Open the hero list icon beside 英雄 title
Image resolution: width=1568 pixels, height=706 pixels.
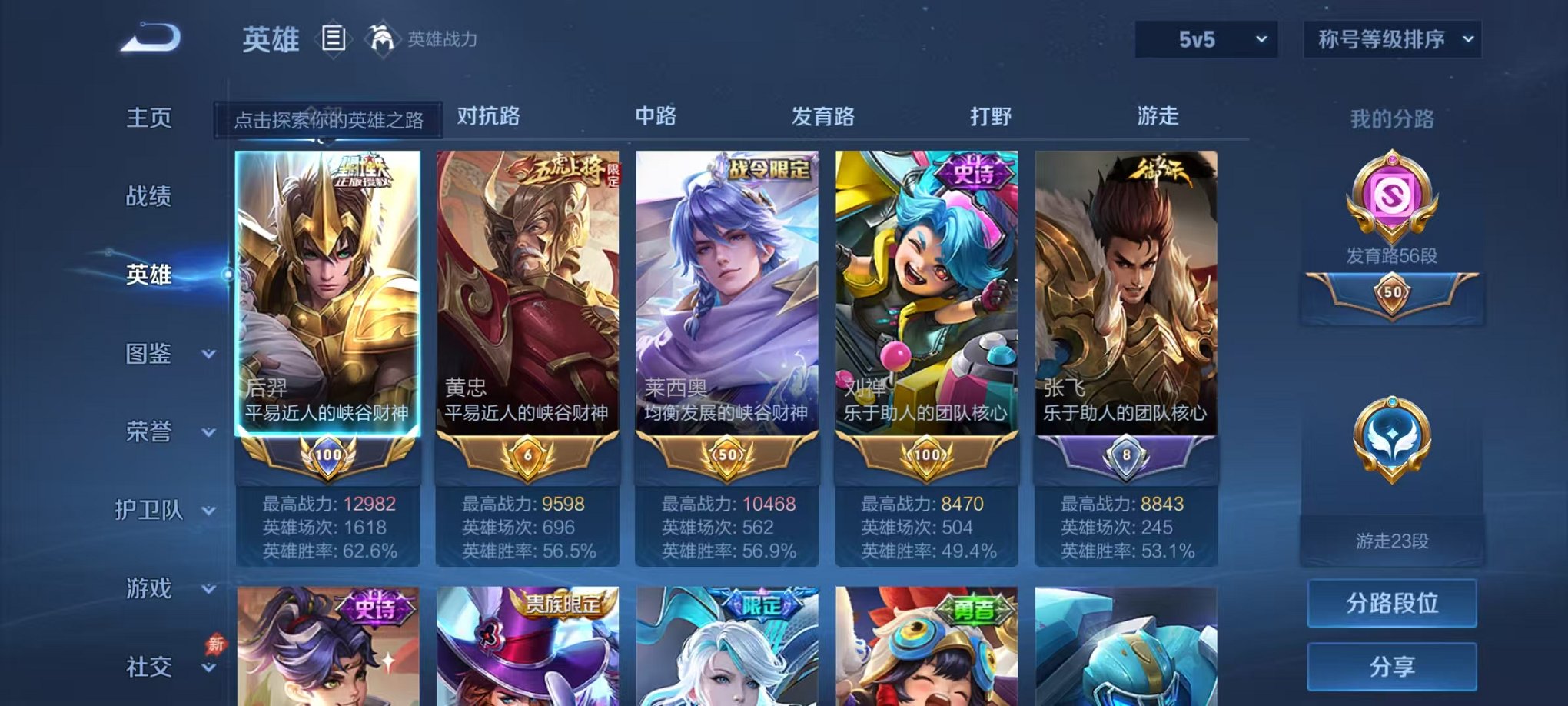[333, 38]
